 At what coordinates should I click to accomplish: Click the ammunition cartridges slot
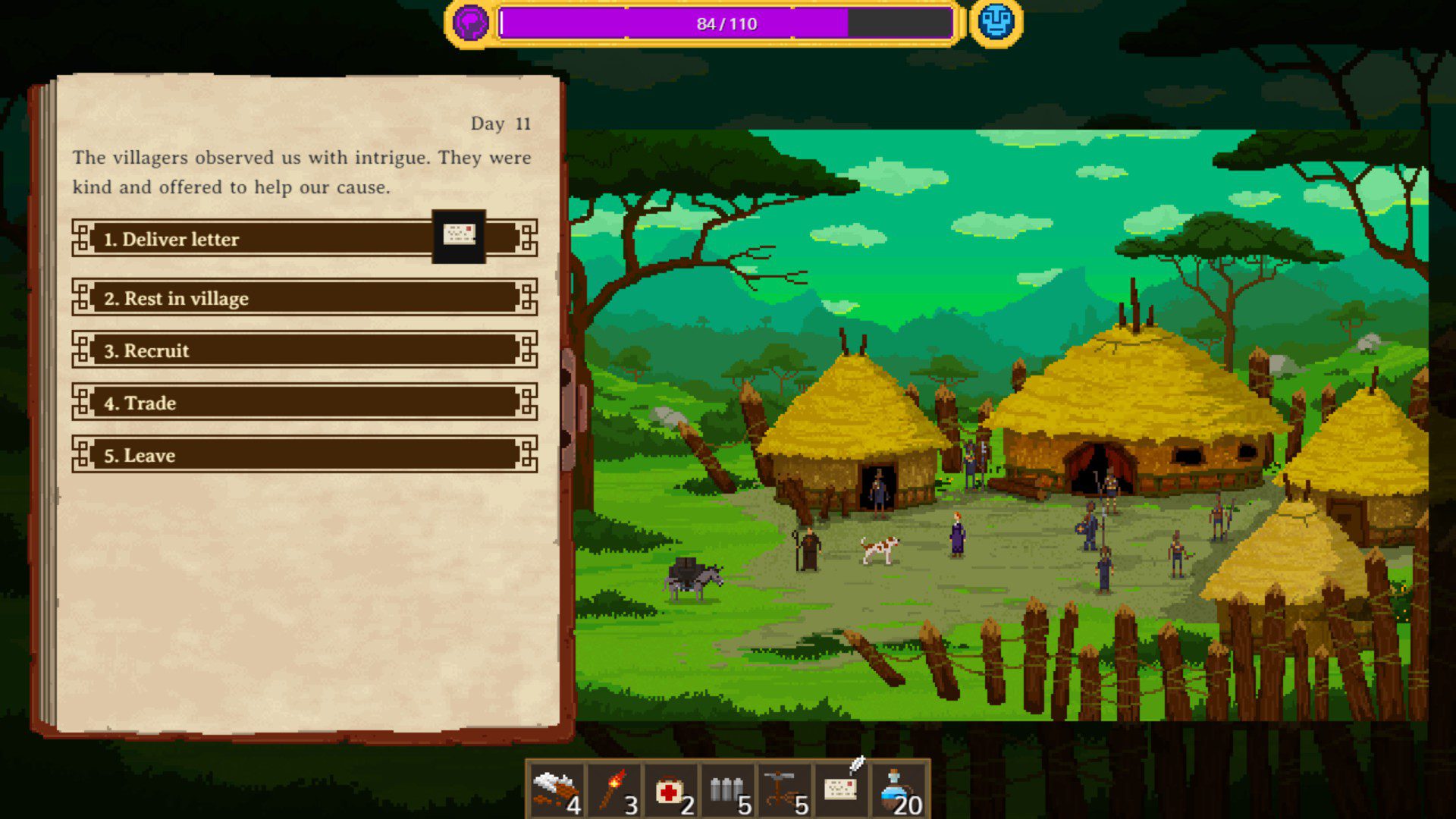(728, 792)
